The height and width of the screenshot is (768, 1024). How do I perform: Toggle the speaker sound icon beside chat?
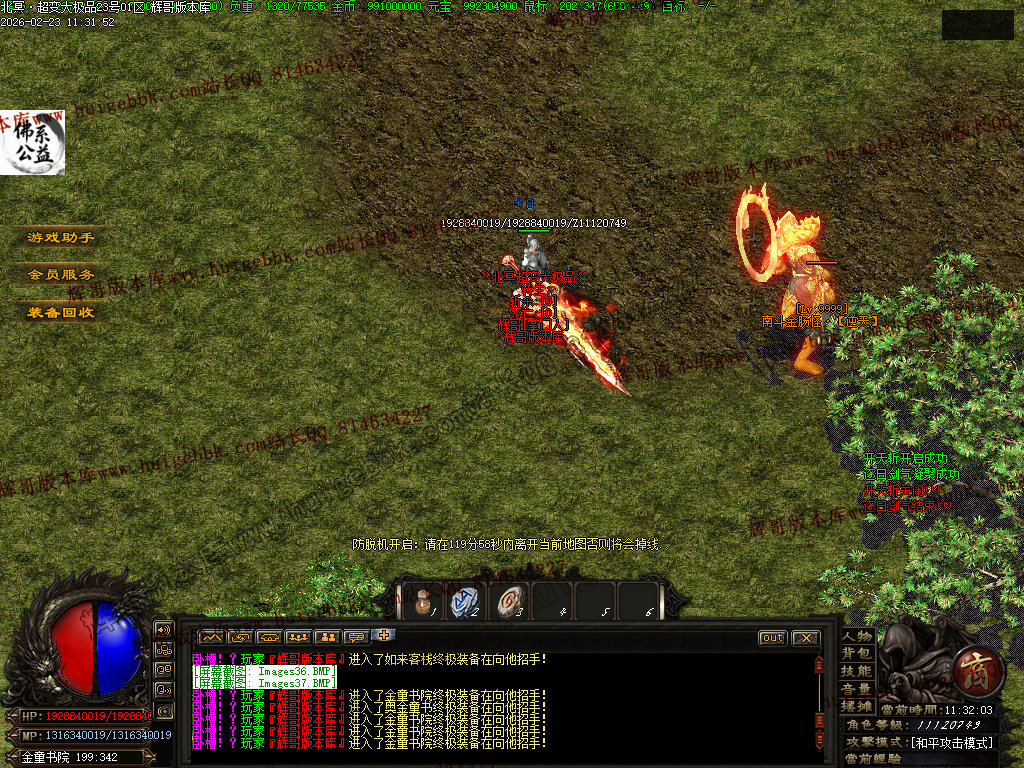click(x=164, y=630)
